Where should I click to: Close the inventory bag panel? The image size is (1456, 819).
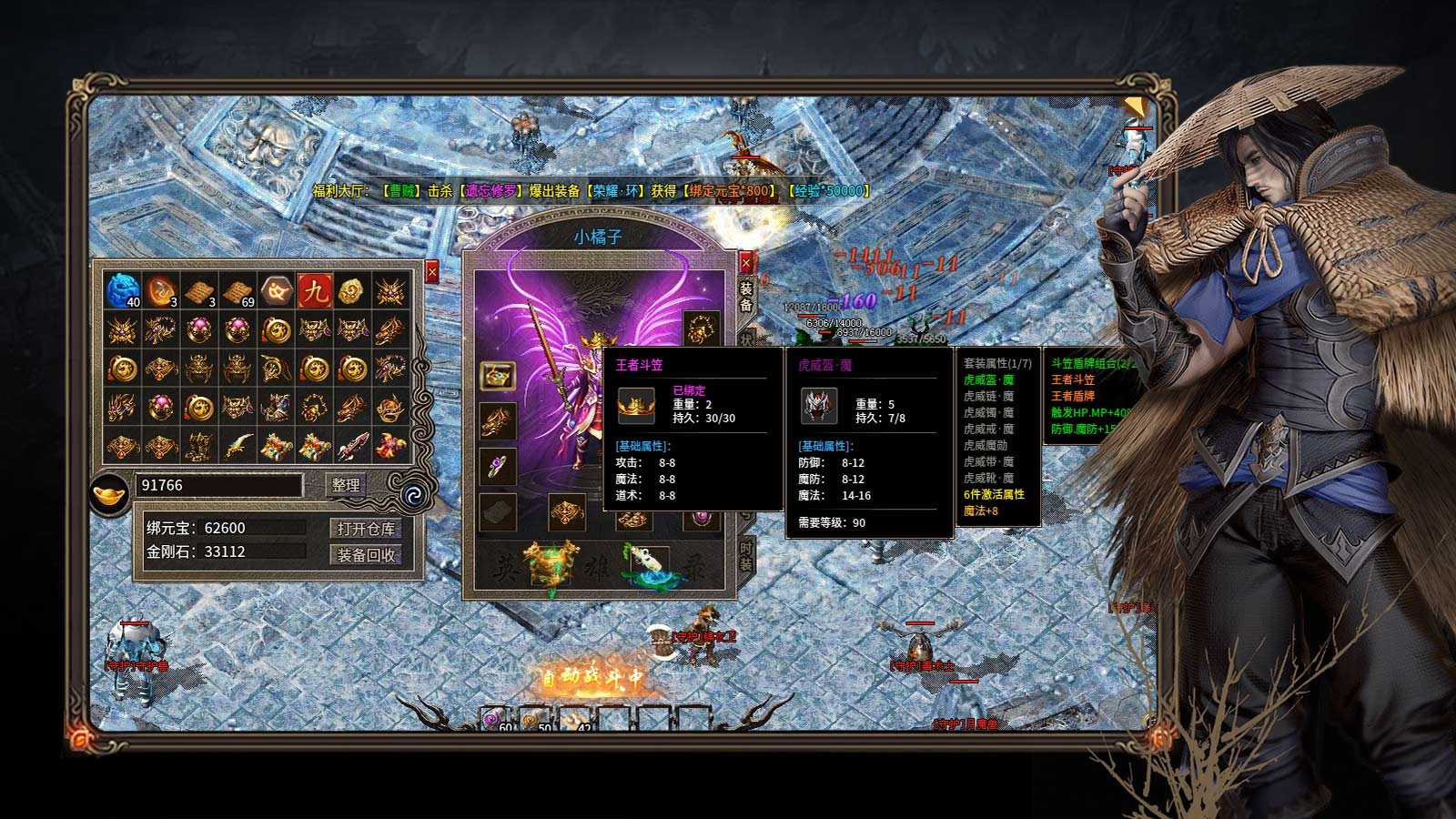pyautogui.click(x=432, y=271)
